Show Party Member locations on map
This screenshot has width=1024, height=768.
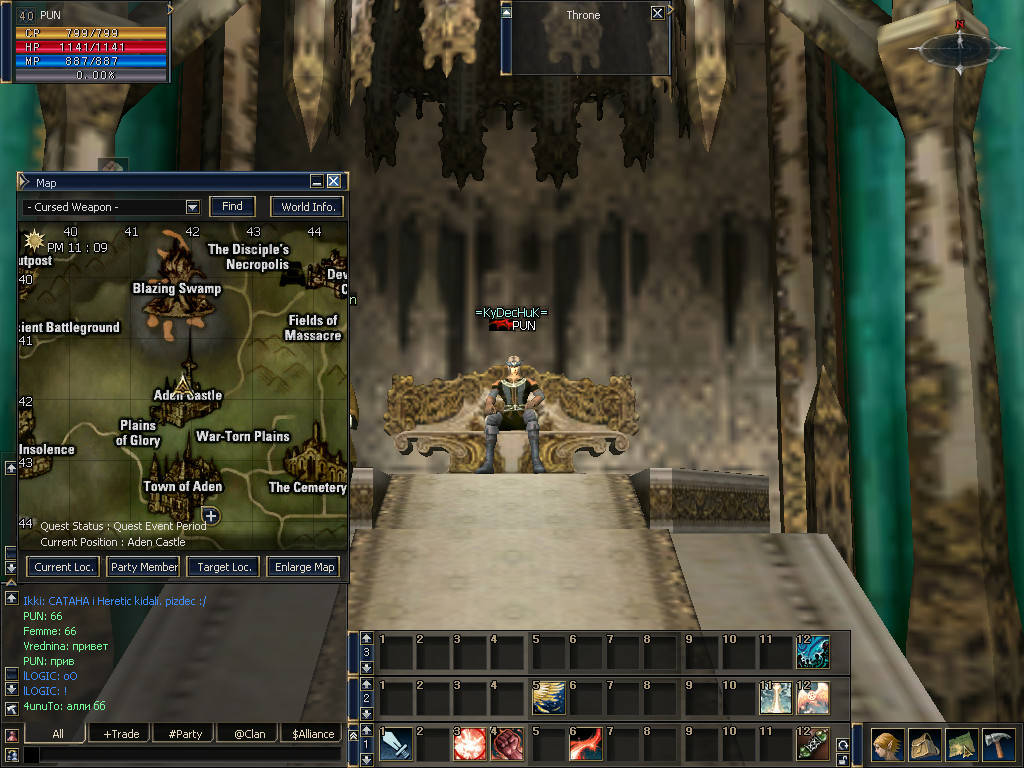145,567
